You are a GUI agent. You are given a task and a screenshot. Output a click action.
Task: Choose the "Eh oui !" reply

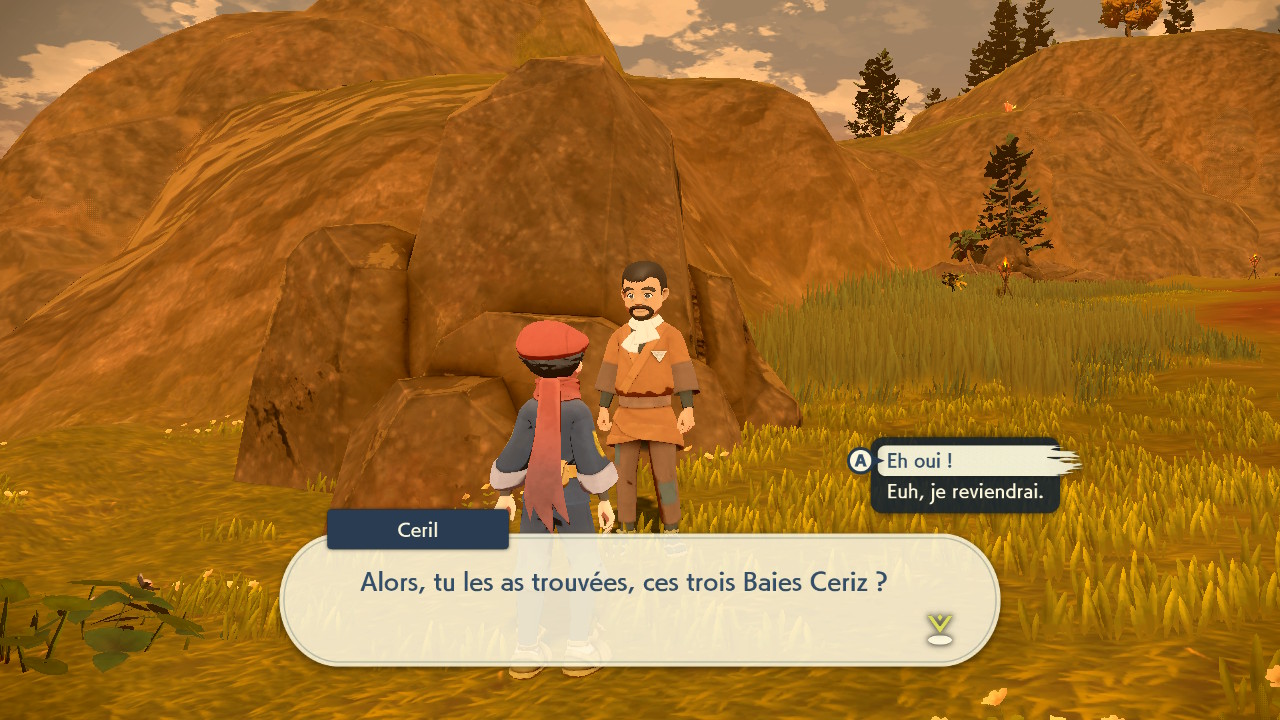point(920,461)
